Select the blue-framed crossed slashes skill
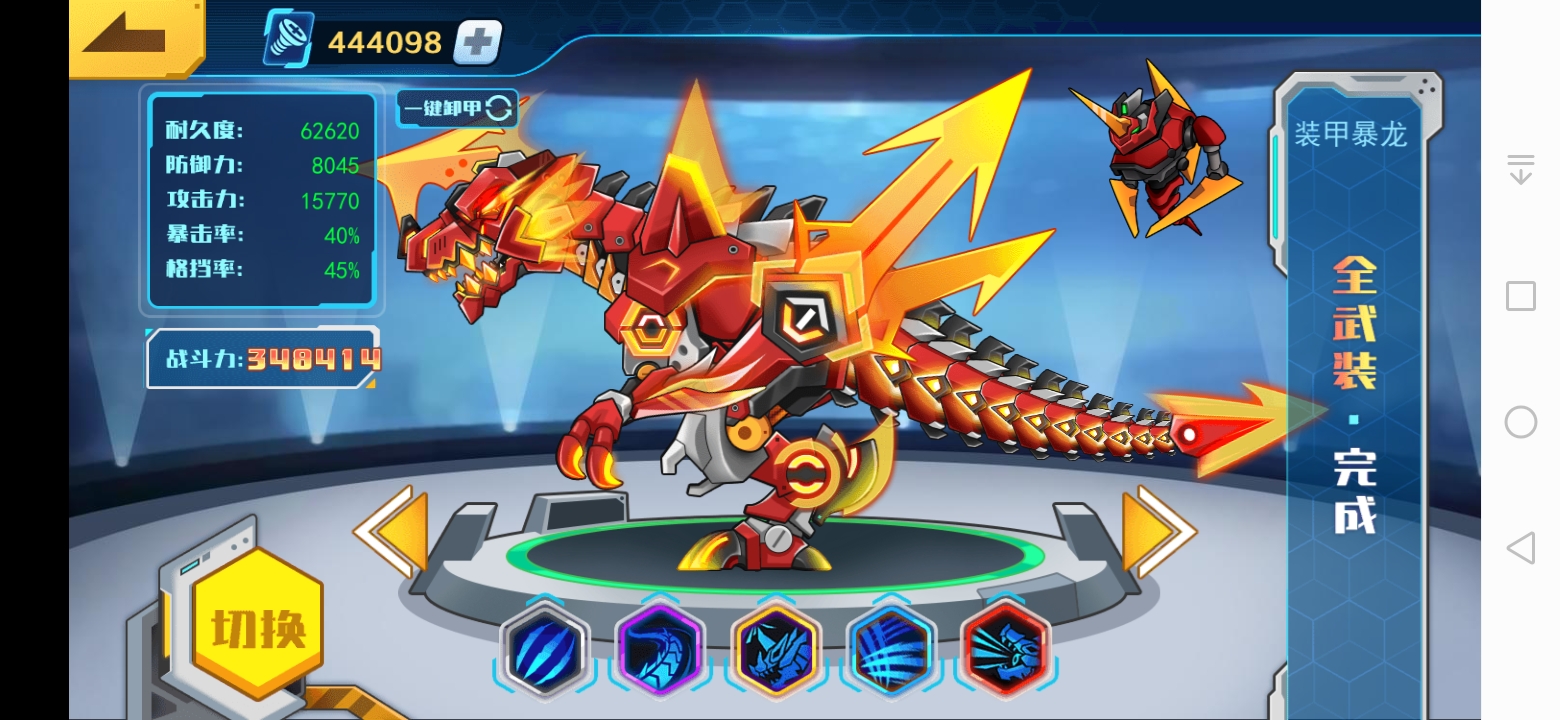The image size is (1560, 720). [891, 651]
